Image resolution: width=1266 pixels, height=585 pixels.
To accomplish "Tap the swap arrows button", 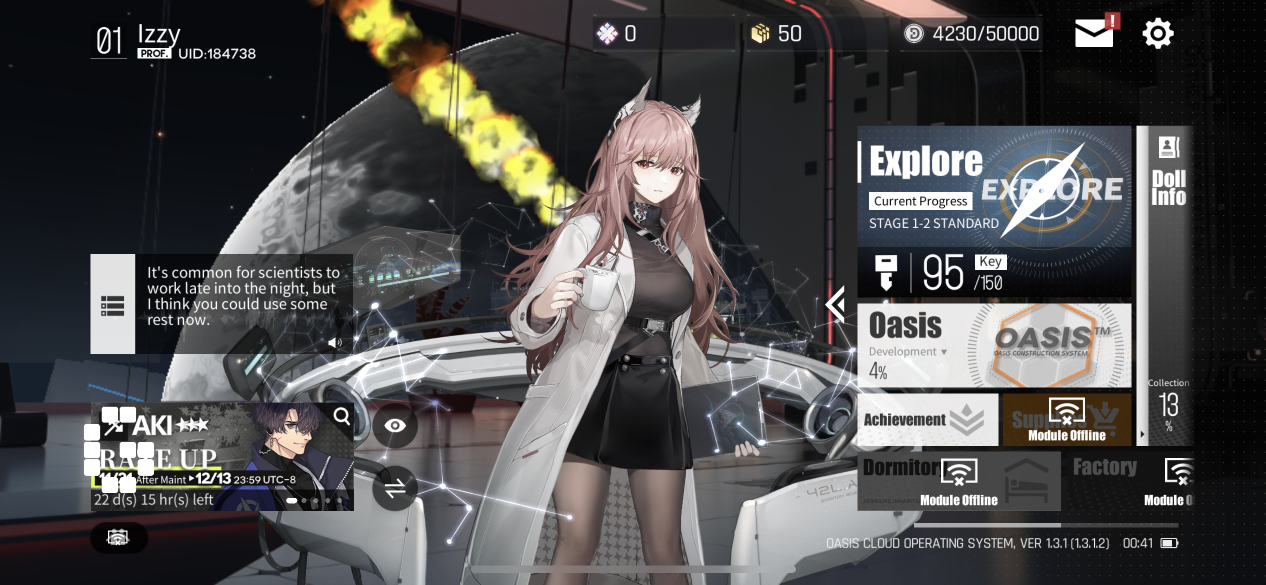I will point(395,489).
